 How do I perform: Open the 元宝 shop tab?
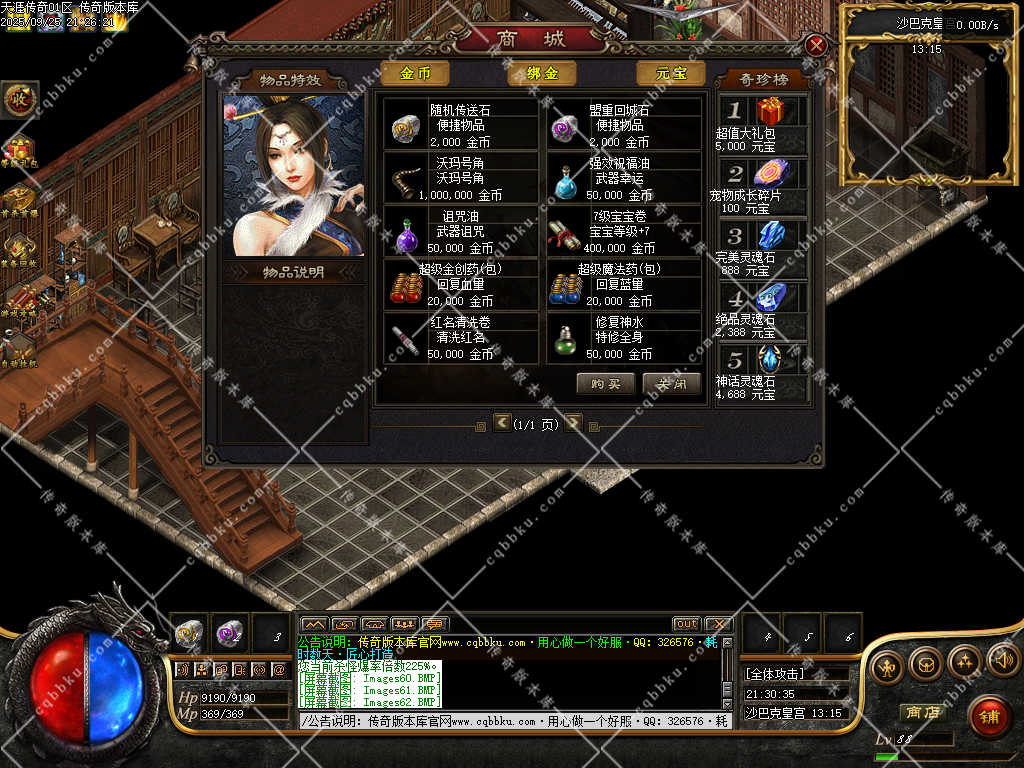(x=669, y=73)
